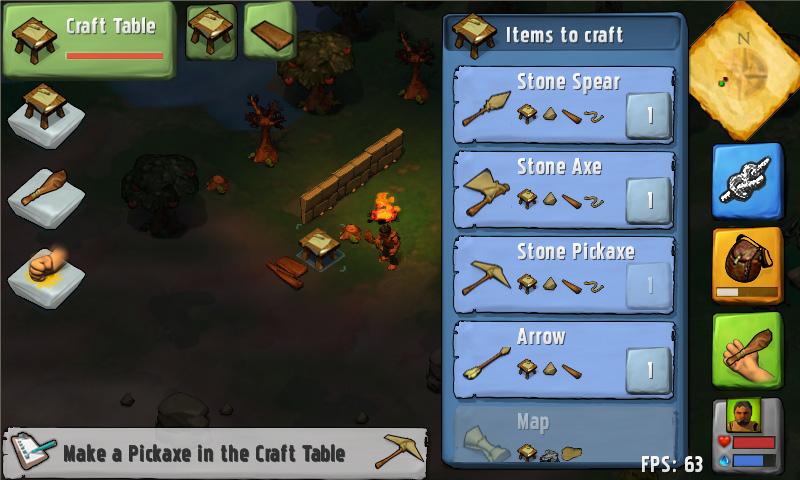800x480 pixels.
Task: Select the hand holding club weapon button
Action: pyautogui.click(x=747, y=350)
